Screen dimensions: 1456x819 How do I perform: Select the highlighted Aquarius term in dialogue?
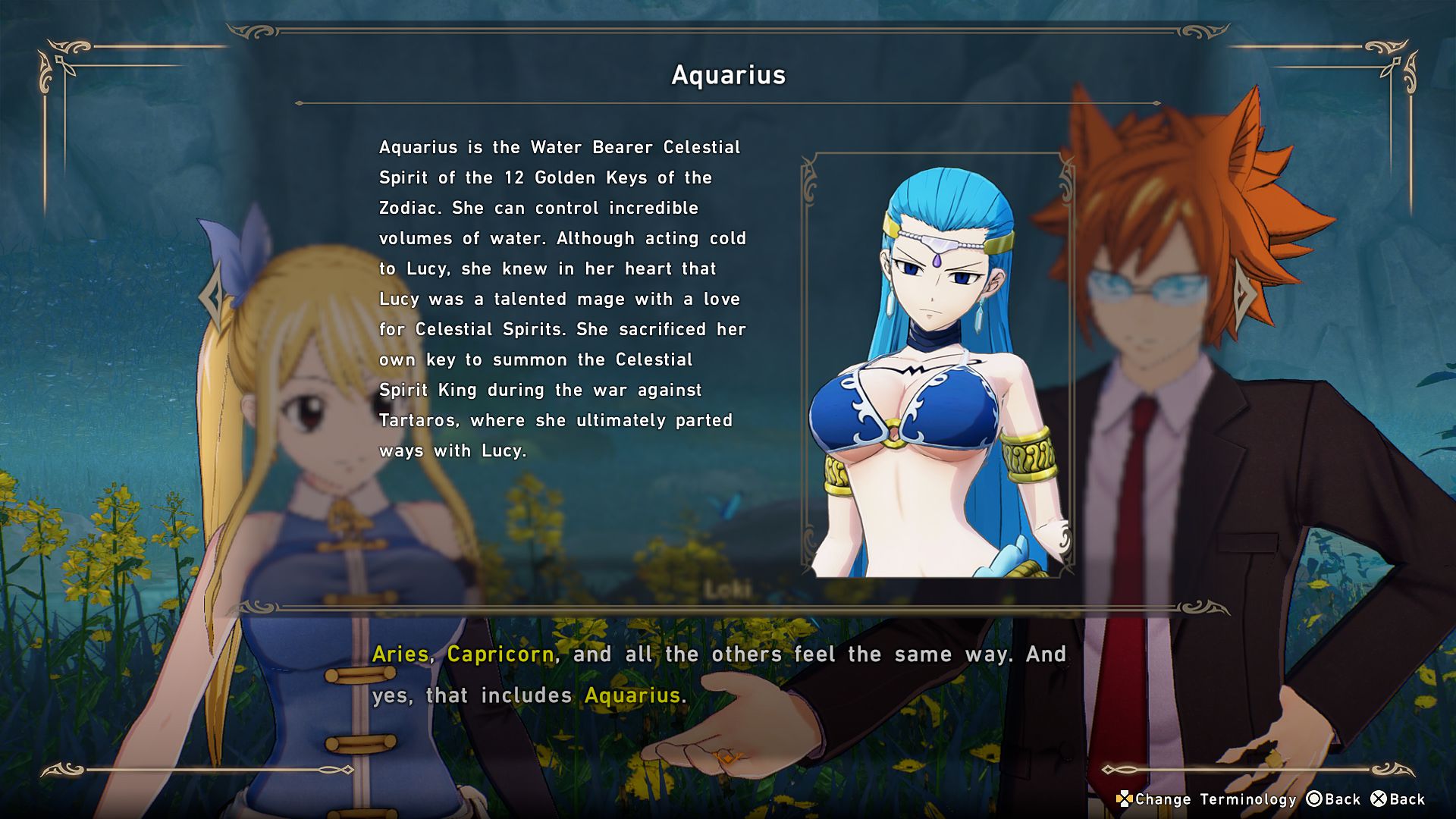632,695
